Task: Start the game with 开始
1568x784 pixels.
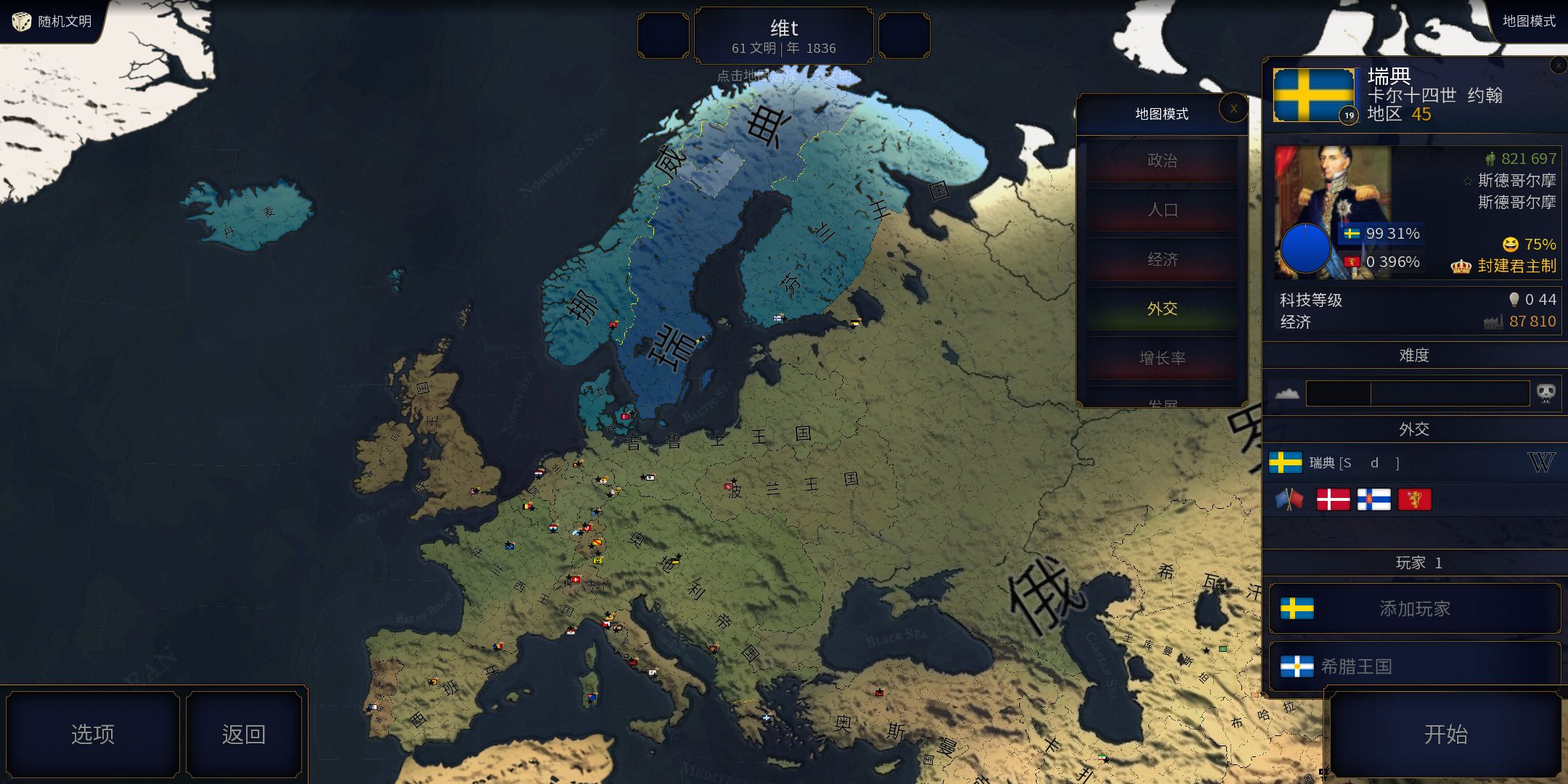Action: point(1445,734)
